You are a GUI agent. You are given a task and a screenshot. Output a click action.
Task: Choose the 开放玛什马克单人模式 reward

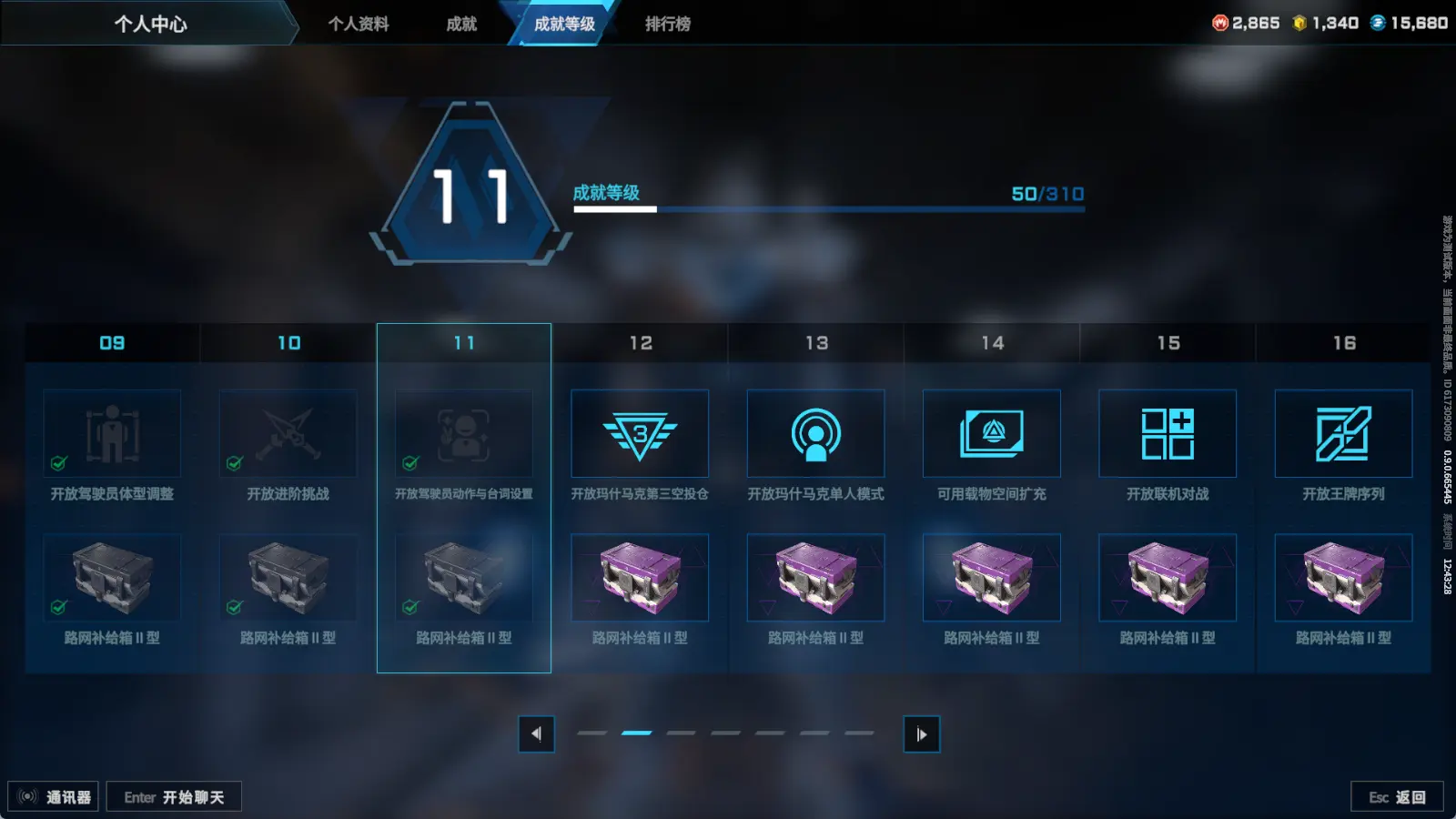click(x=815, y=434)
